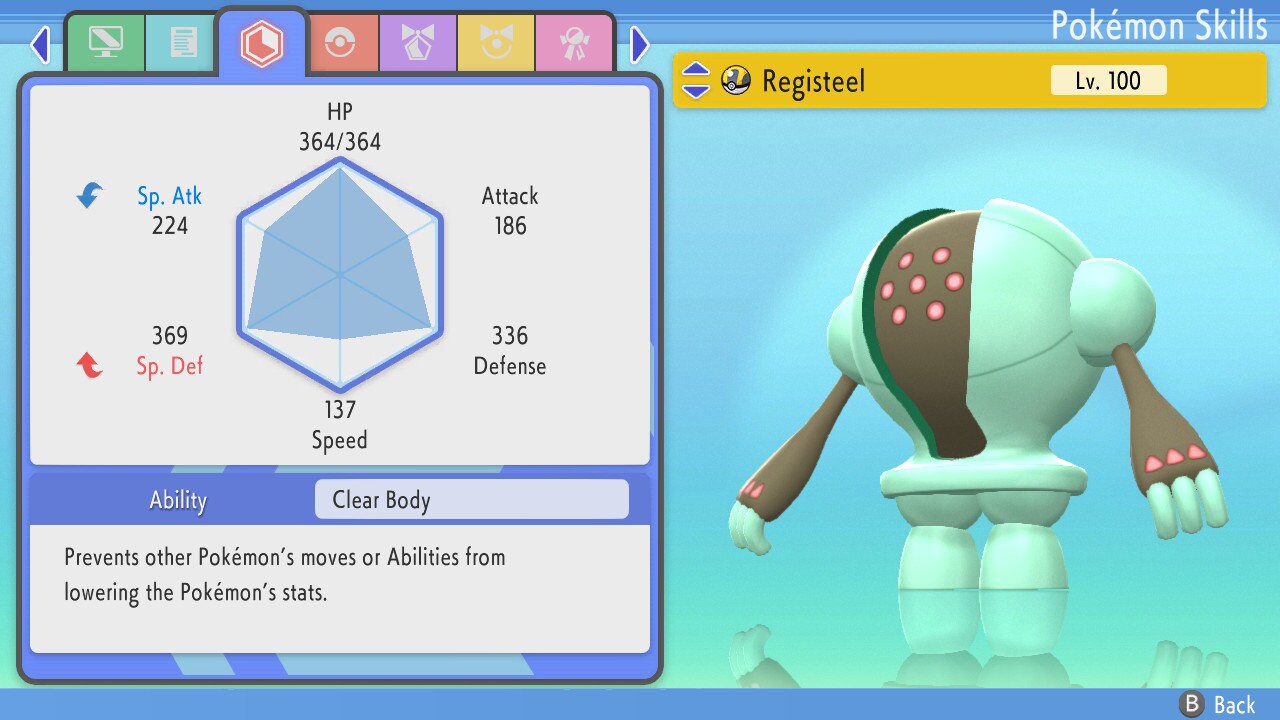This screenshot has height=720, width=1280.
Task: Open the yellow tab with bow icon
Action: [x=495, y=43]
